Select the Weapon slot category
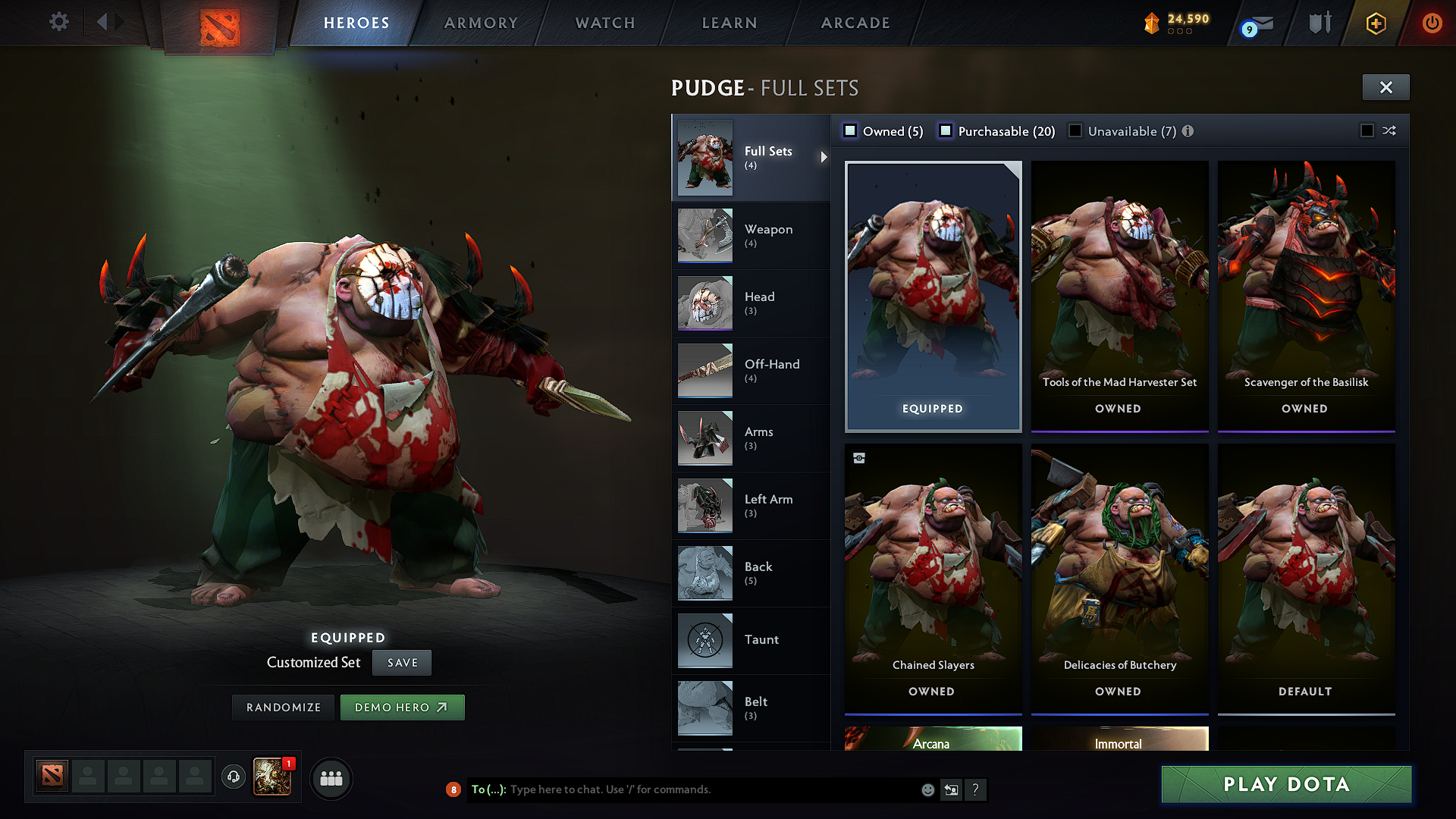This screenshot has width=1456, height=819. click(750, 235)
